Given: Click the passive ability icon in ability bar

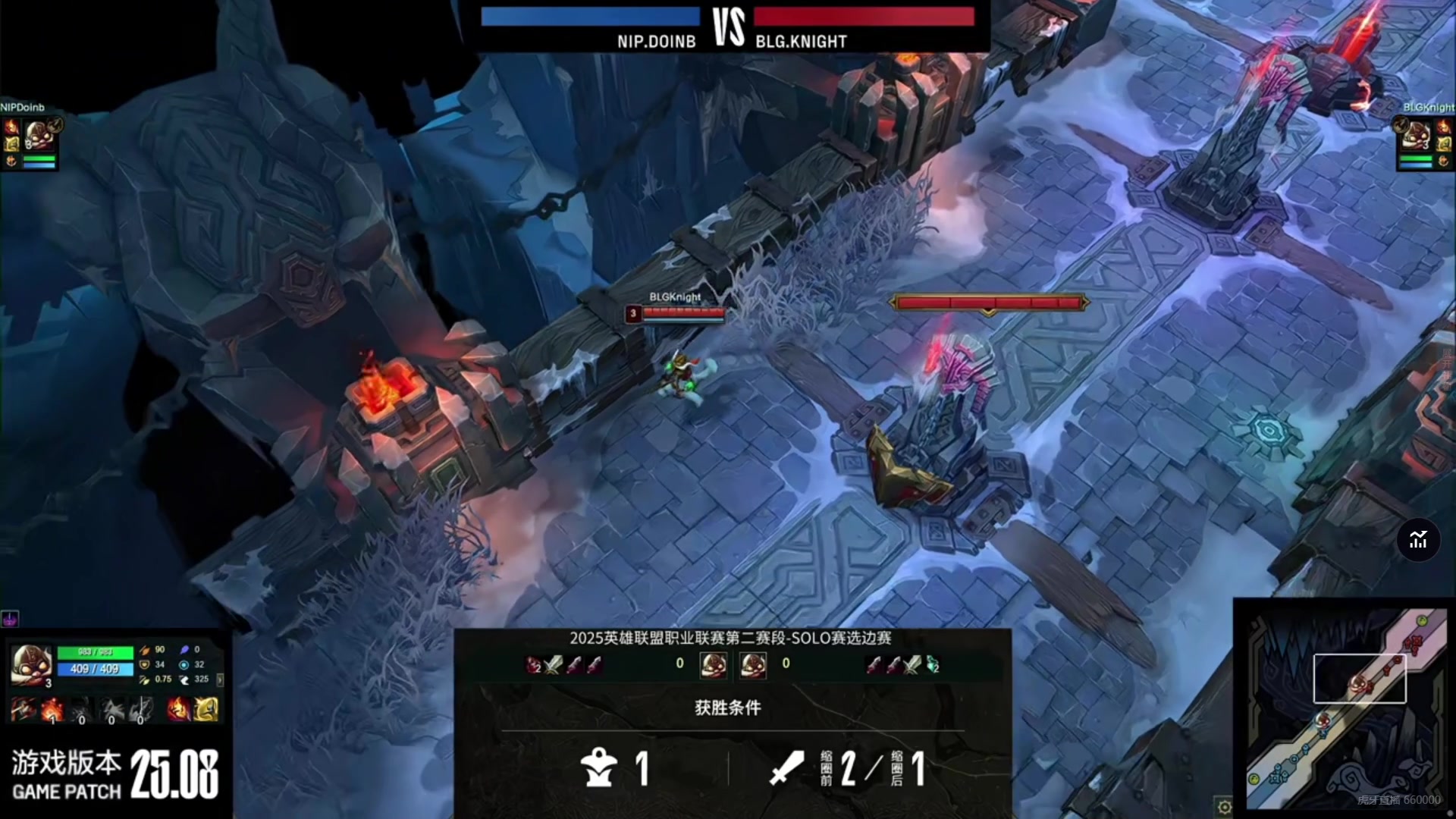Looking at the screenshot, I should [23, 710].
